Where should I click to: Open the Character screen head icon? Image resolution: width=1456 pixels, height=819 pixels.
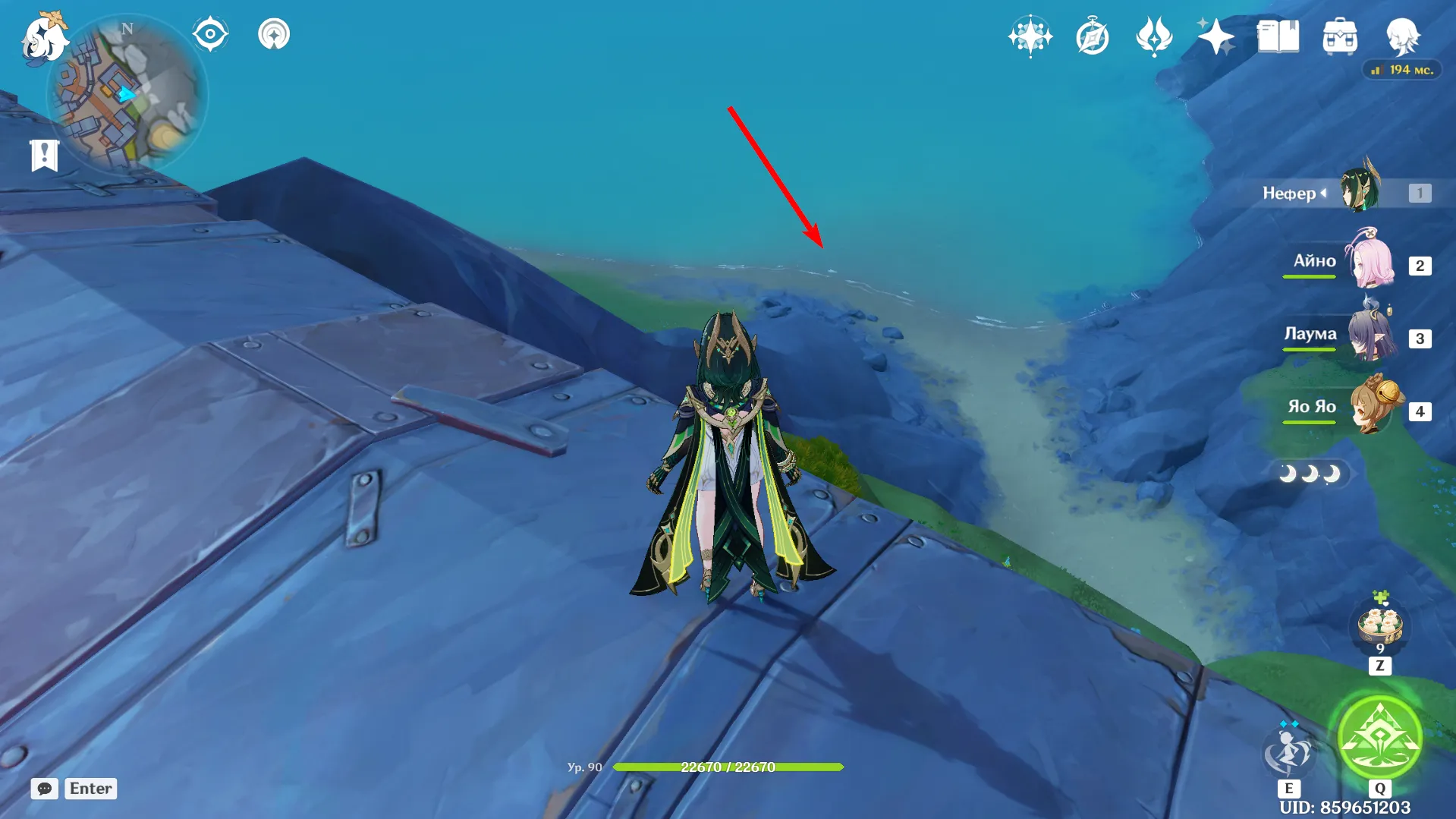point(1404,35)
